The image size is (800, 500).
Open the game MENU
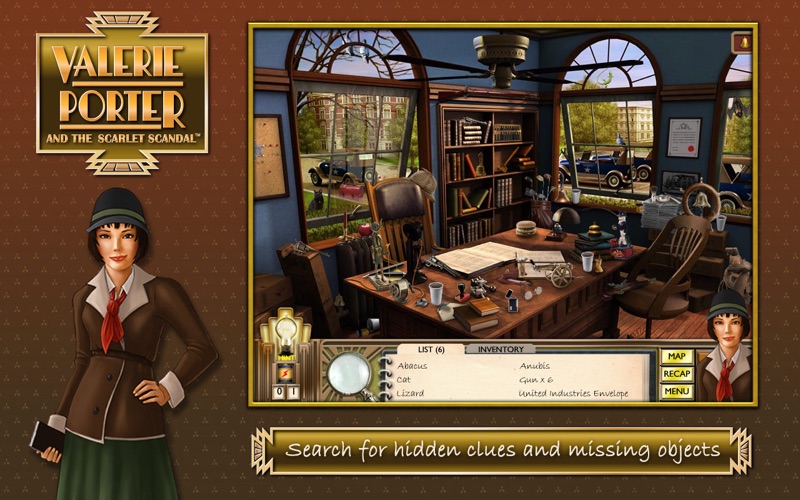[x=677, y=391]
